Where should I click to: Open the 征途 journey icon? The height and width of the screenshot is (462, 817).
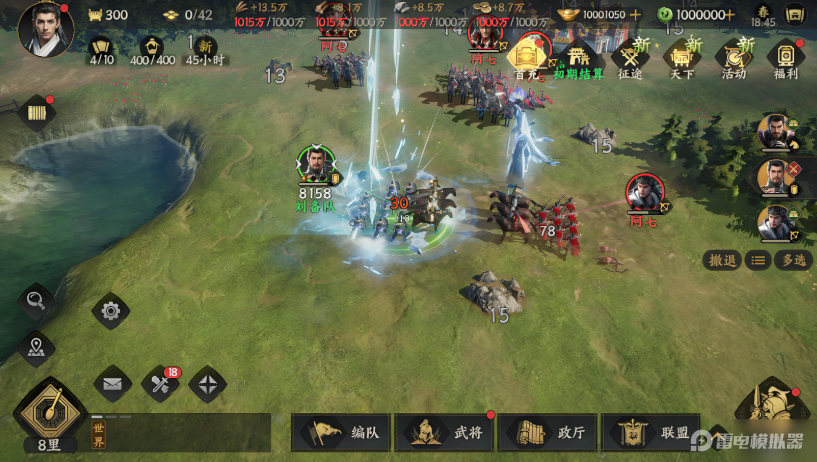[631, 57]
